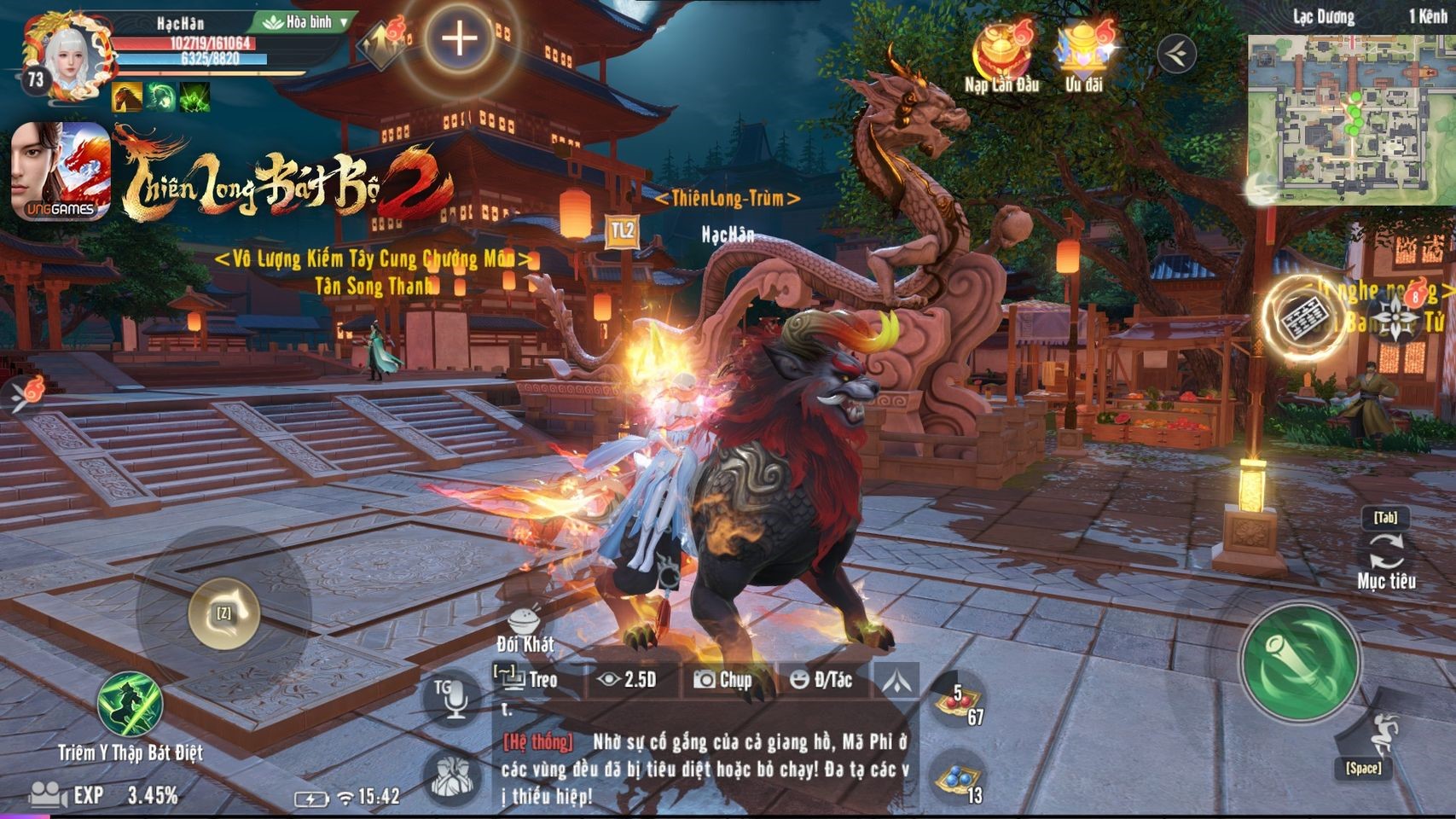Viewport: 1456px width, 819px height.
Task: Use the red potion slot
Action: click(957, 703)
